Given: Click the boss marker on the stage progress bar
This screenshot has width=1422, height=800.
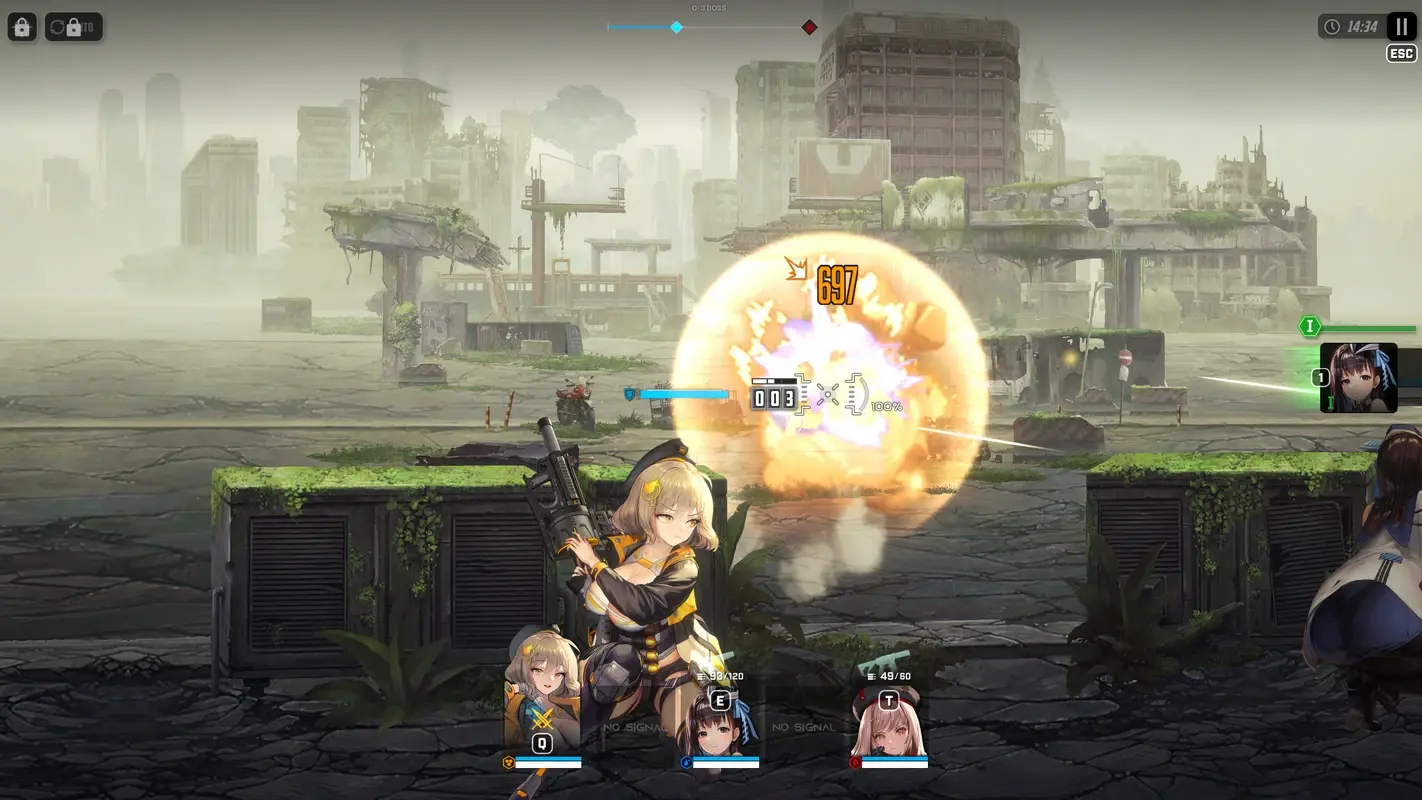Looking at the screenshot, I should coord(808,27).
